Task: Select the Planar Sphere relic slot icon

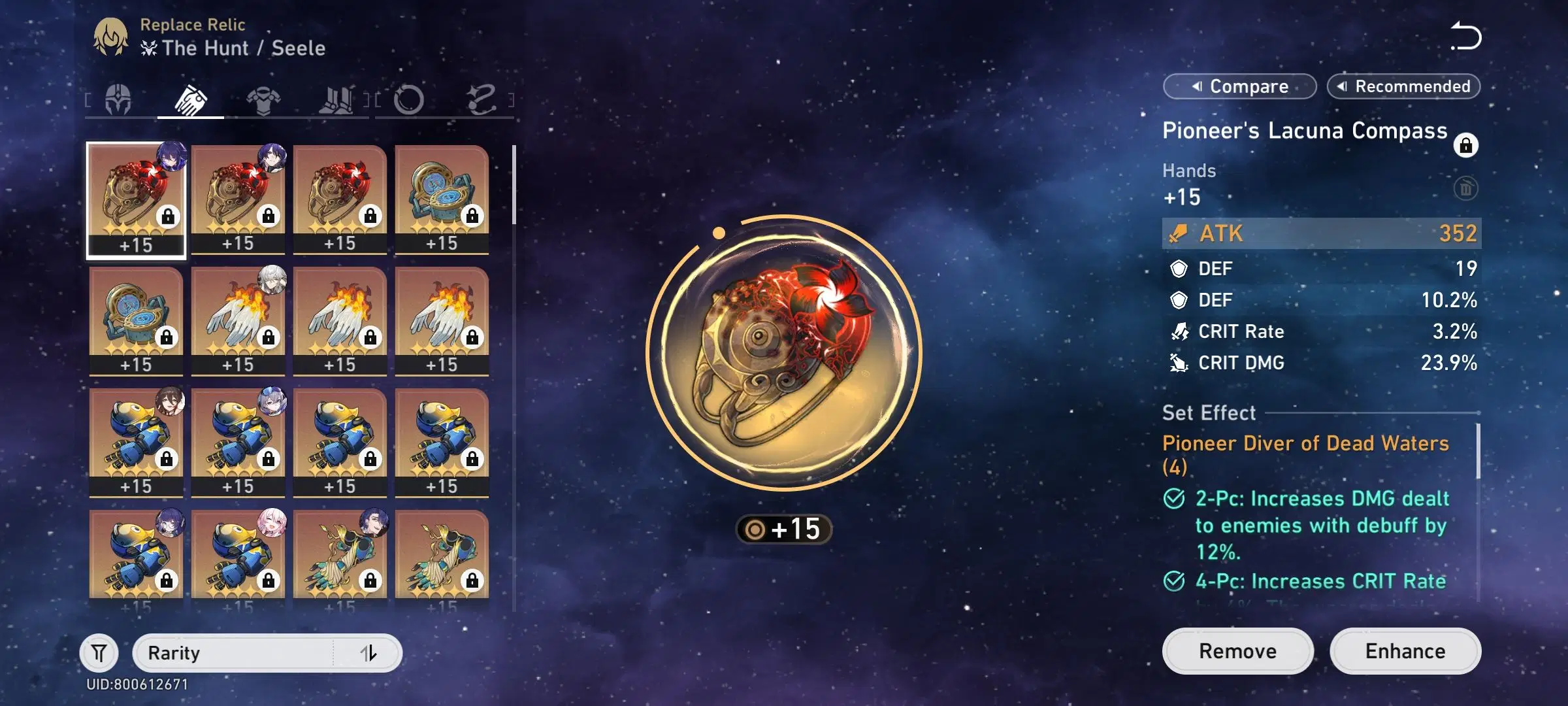Action: pos(411,99)
